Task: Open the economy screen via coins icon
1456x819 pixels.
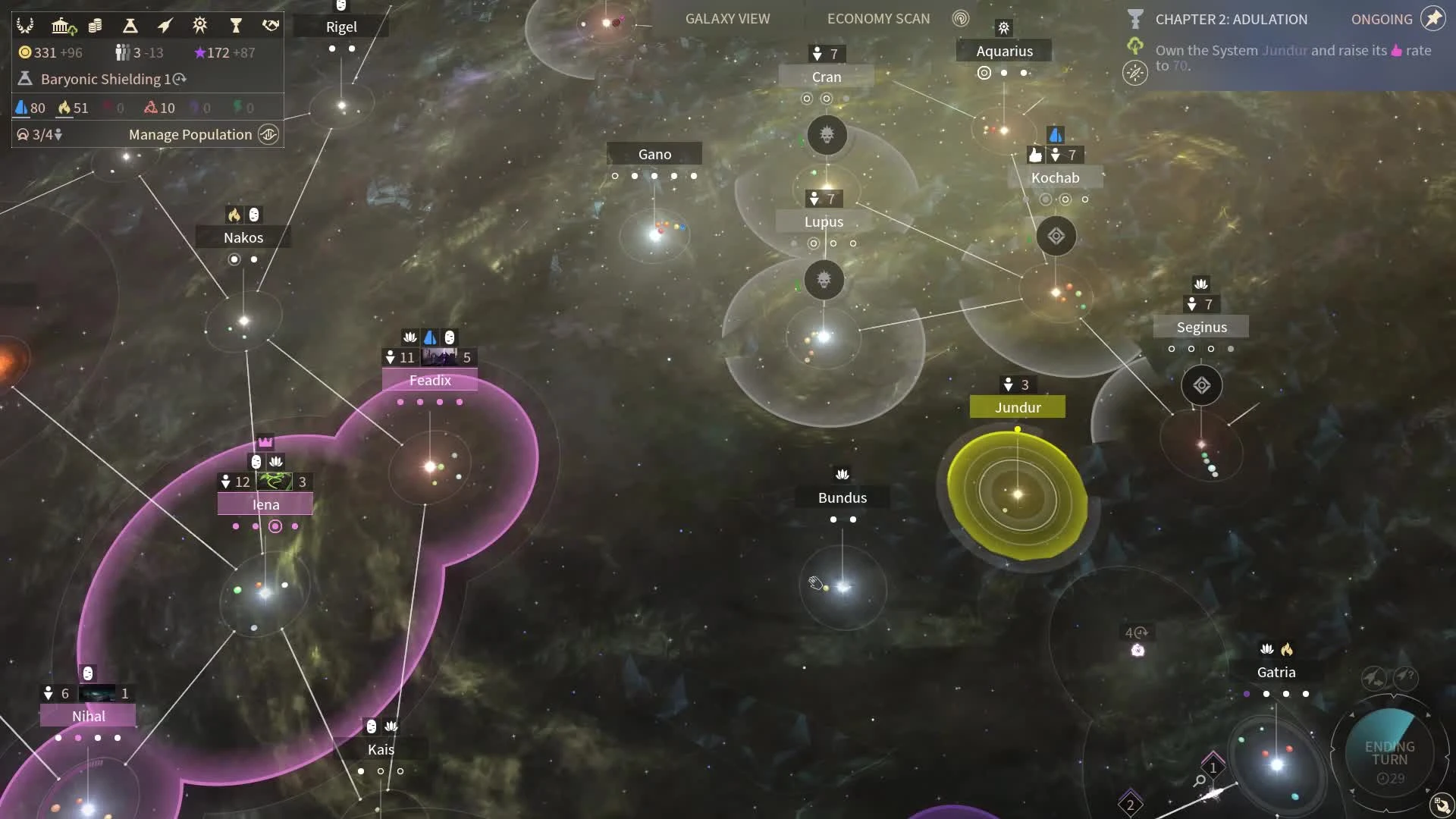Action: (x=96, y=25)
